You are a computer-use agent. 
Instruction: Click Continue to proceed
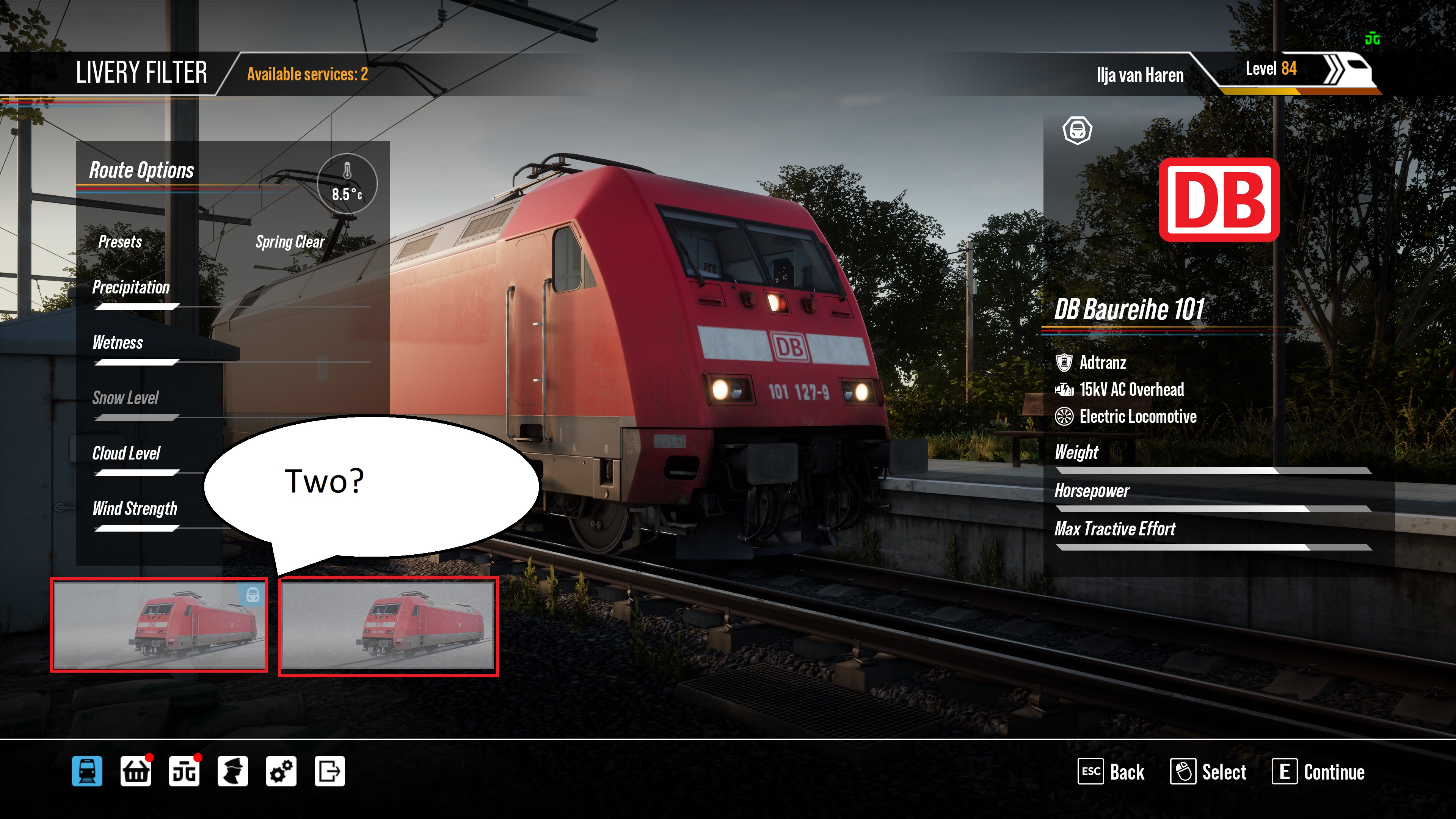(1319, 772)
